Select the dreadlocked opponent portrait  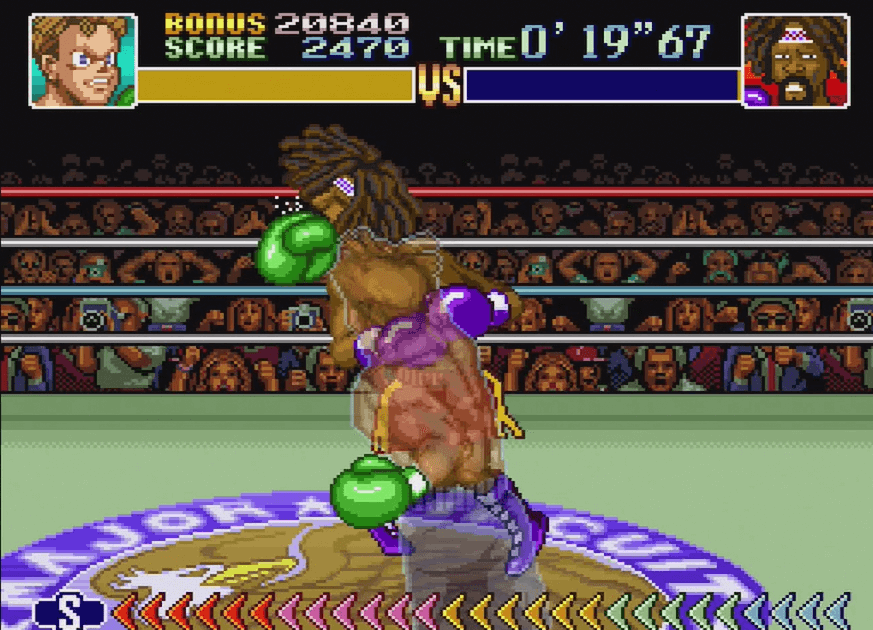795,60
